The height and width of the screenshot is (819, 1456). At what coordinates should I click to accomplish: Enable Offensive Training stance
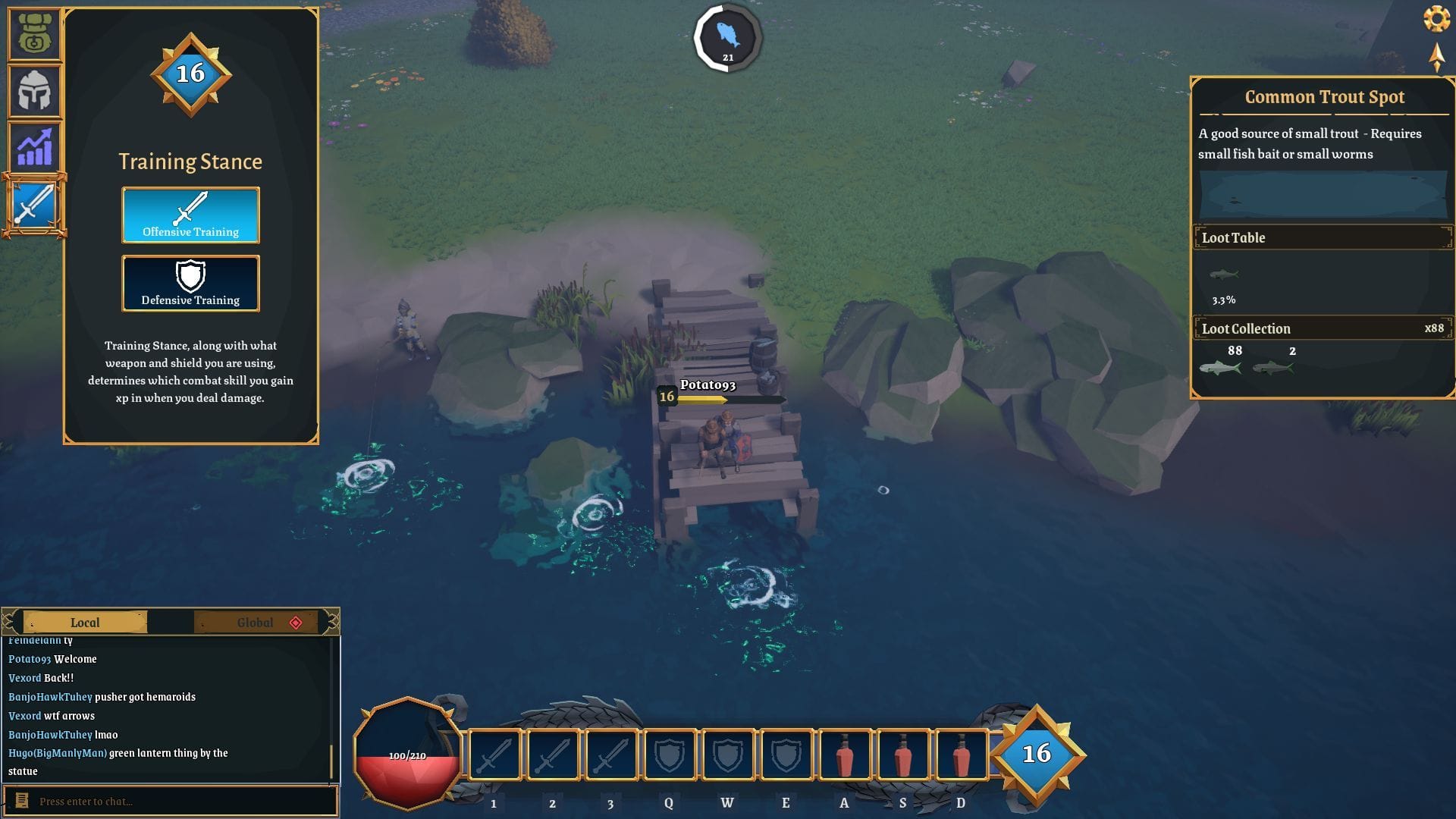(x=190, y=215)
